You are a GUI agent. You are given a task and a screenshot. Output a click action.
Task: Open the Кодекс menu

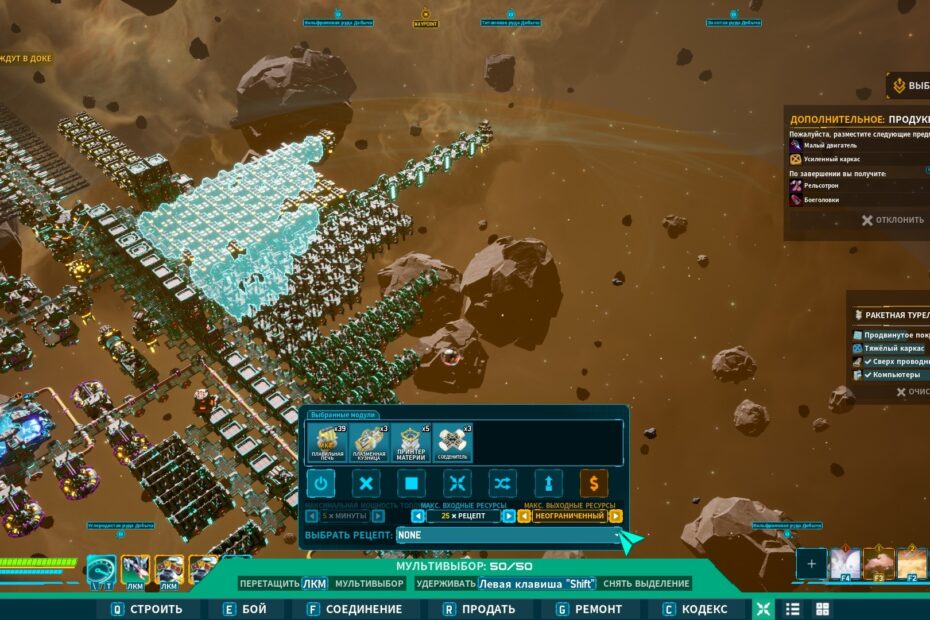(696, 609)
